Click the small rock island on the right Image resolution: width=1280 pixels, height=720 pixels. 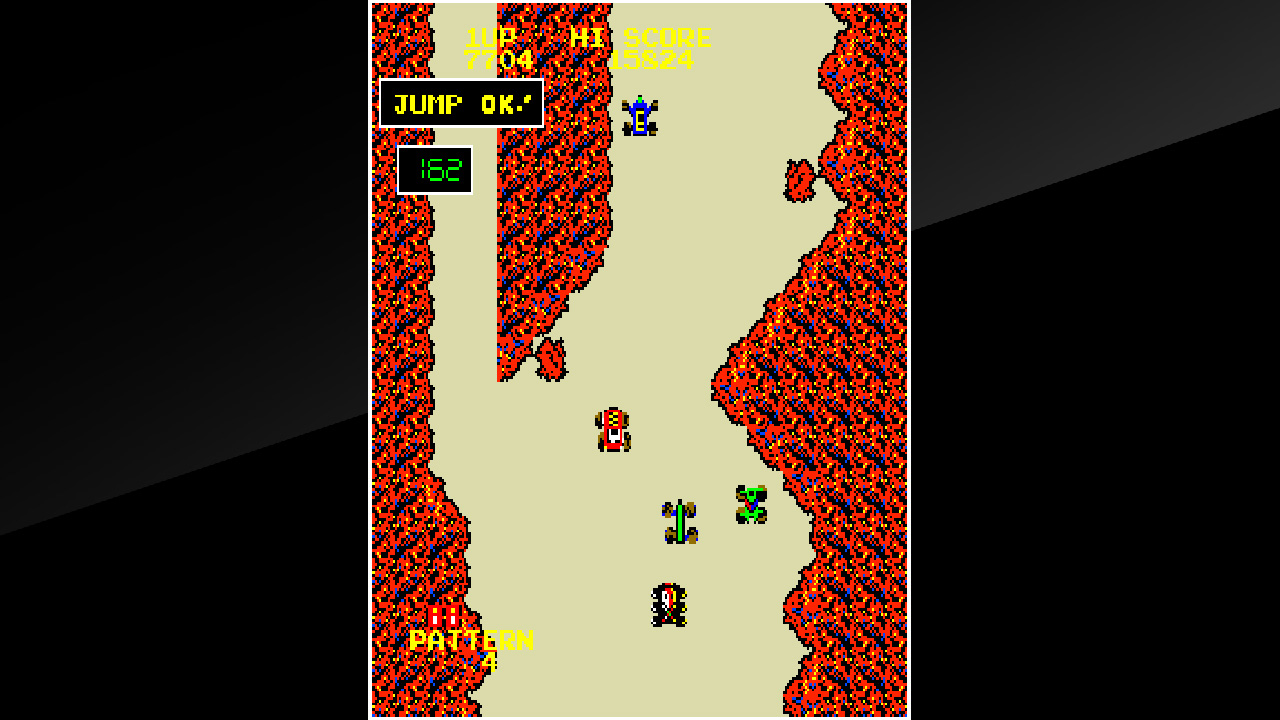coord(802,181)
